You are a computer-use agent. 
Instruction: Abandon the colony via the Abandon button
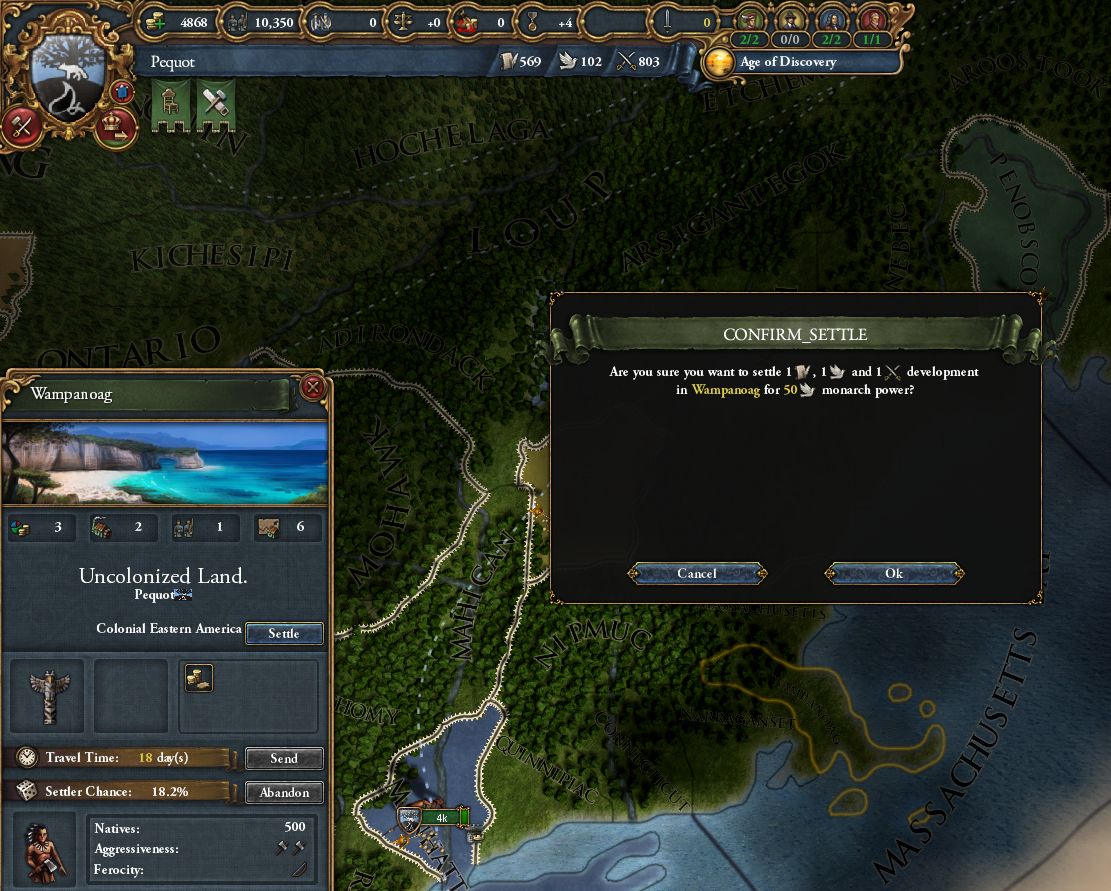[x=284, y=793]
